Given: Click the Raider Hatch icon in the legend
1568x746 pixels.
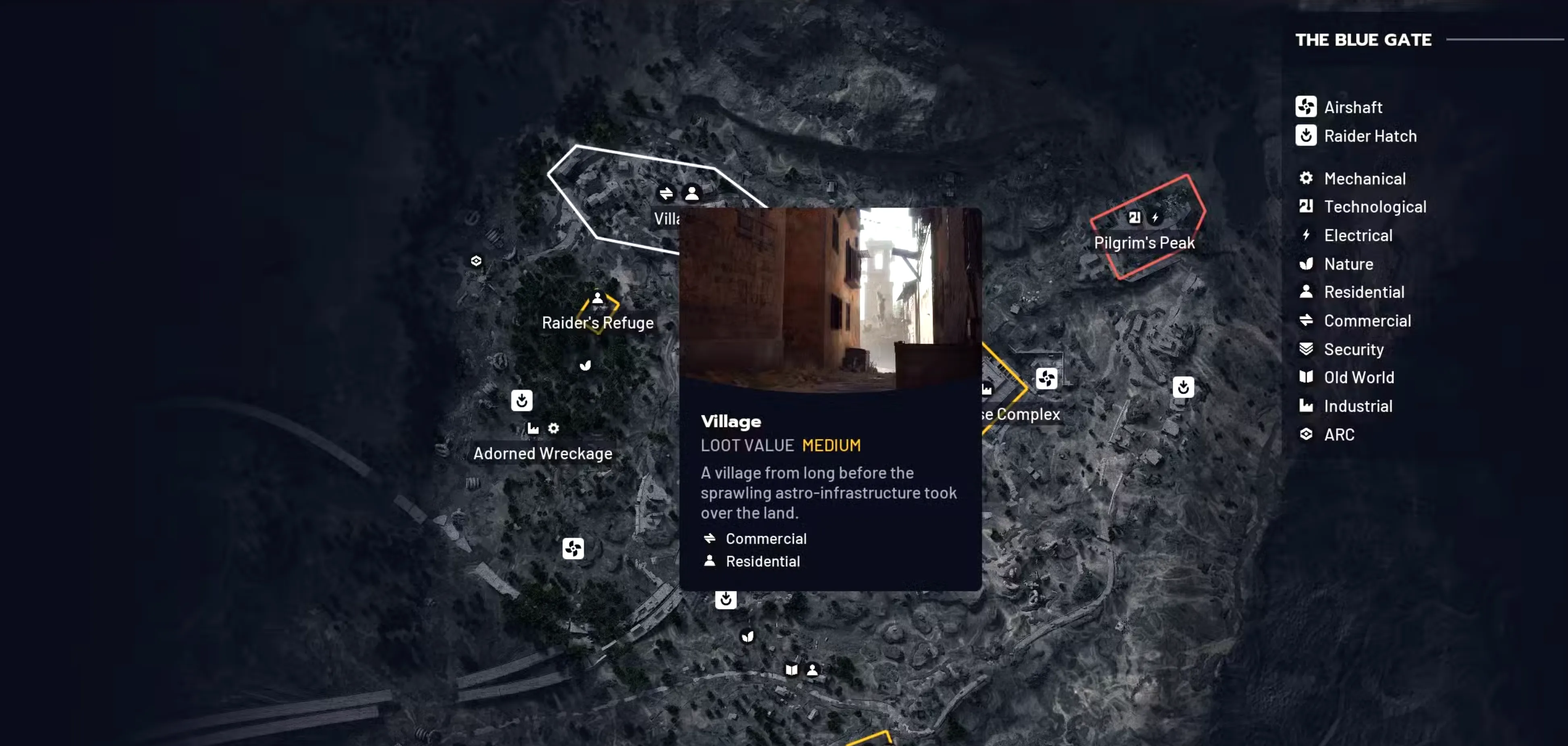Looking at the screenshot, I should coord(1306,136).
